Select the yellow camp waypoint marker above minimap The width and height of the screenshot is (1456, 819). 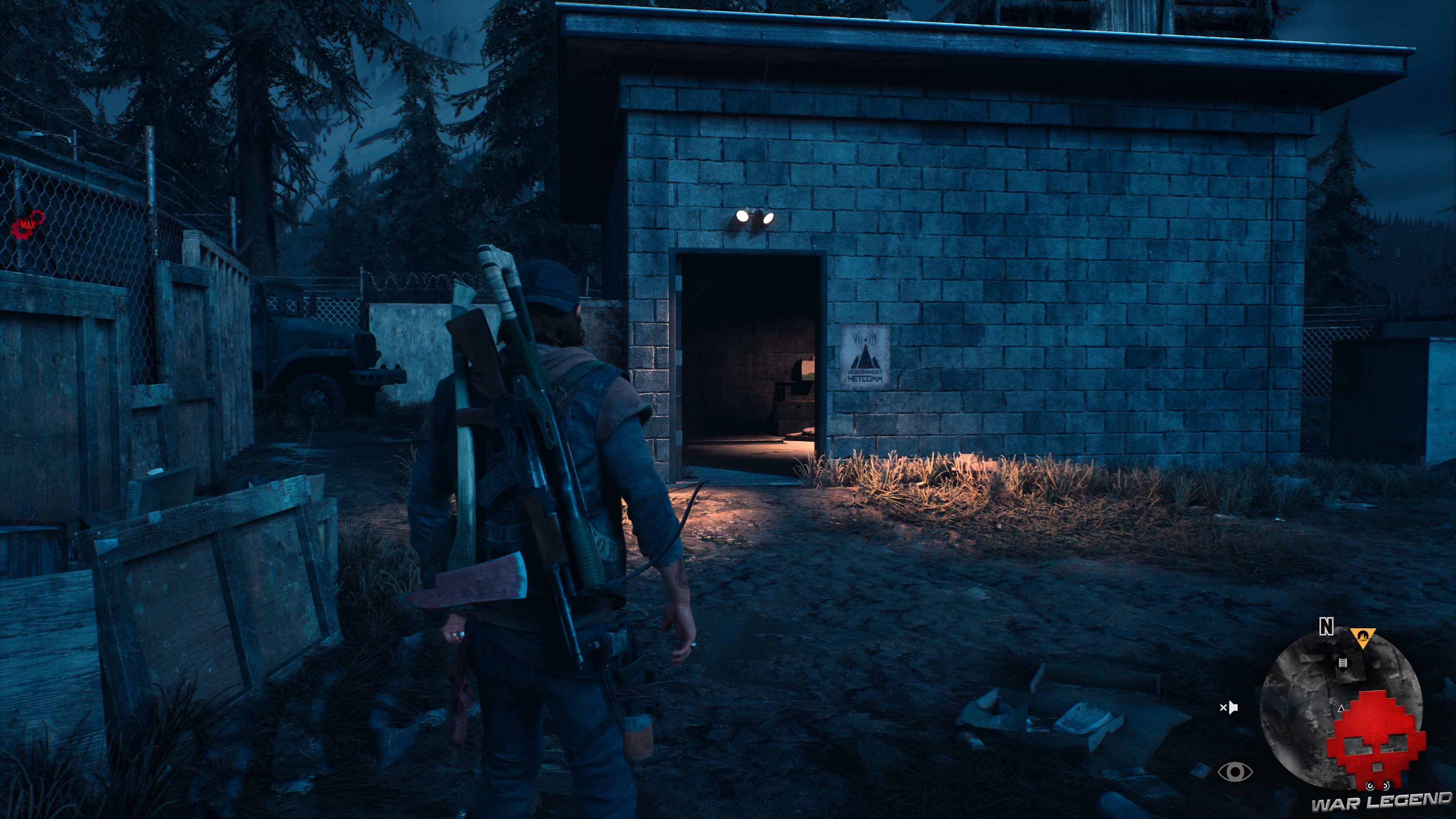(1363, 637)
